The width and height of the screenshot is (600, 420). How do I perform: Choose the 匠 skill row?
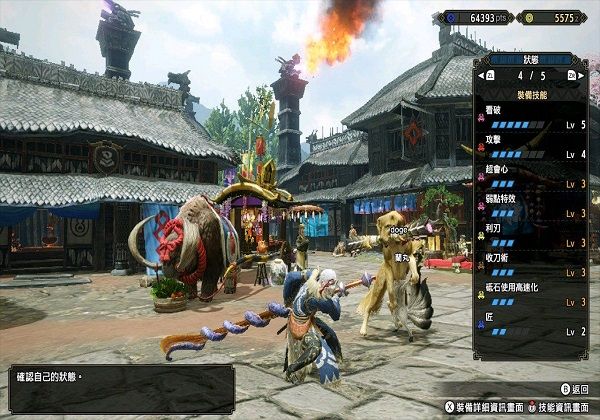click(x=530, y=324)
